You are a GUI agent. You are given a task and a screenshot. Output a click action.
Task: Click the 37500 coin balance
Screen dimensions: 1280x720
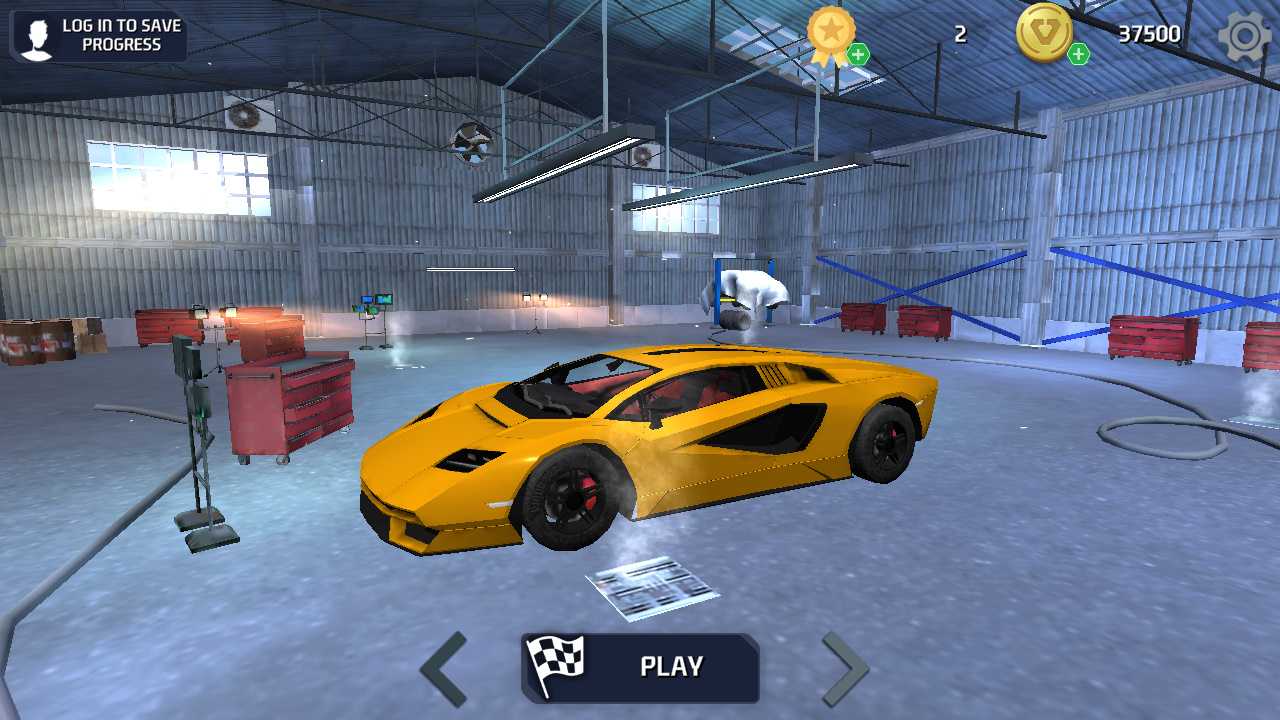click(x=1152, y=32)
